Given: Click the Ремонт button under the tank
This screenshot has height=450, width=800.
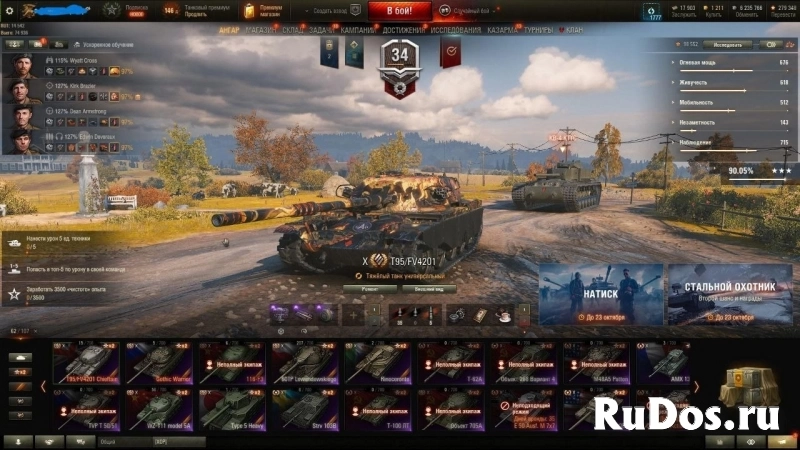Looking at the screenshot, I should [x=364, y=288].
